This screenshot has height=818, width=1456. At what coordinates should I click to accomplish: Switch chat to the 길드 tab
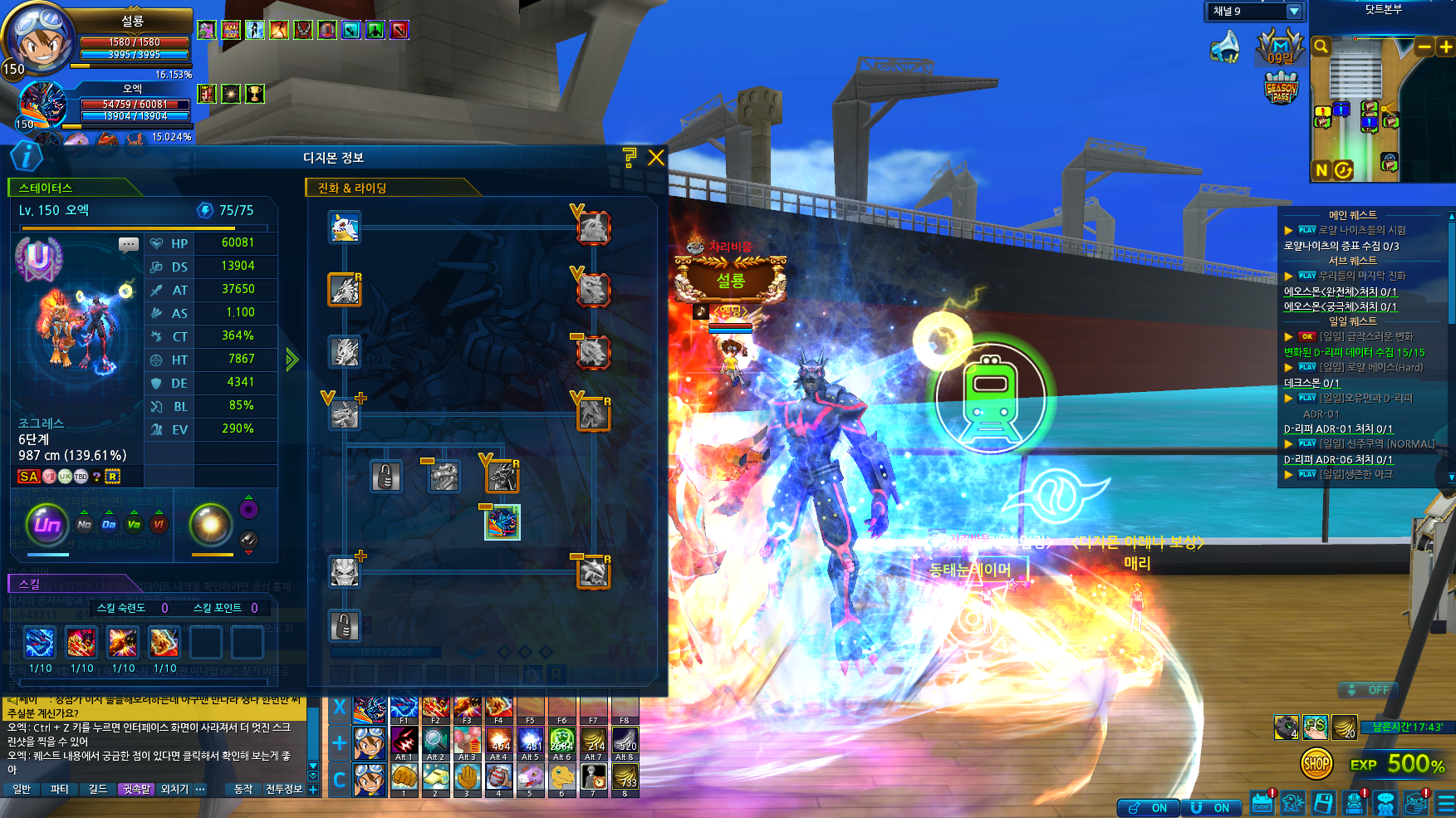(98, 789)
